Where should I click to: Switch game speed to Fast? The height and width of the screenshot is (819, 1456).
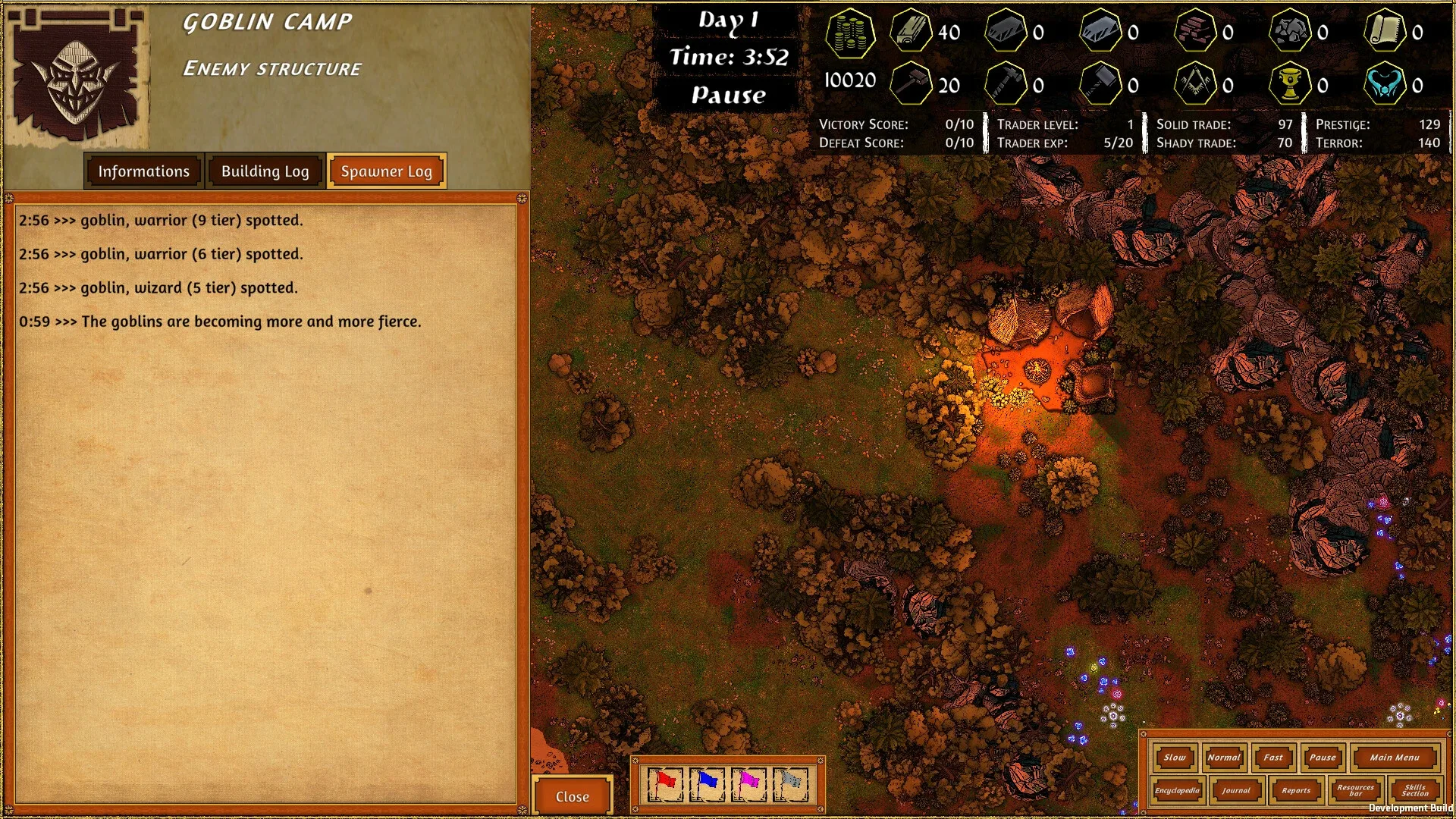(1273, 757)
